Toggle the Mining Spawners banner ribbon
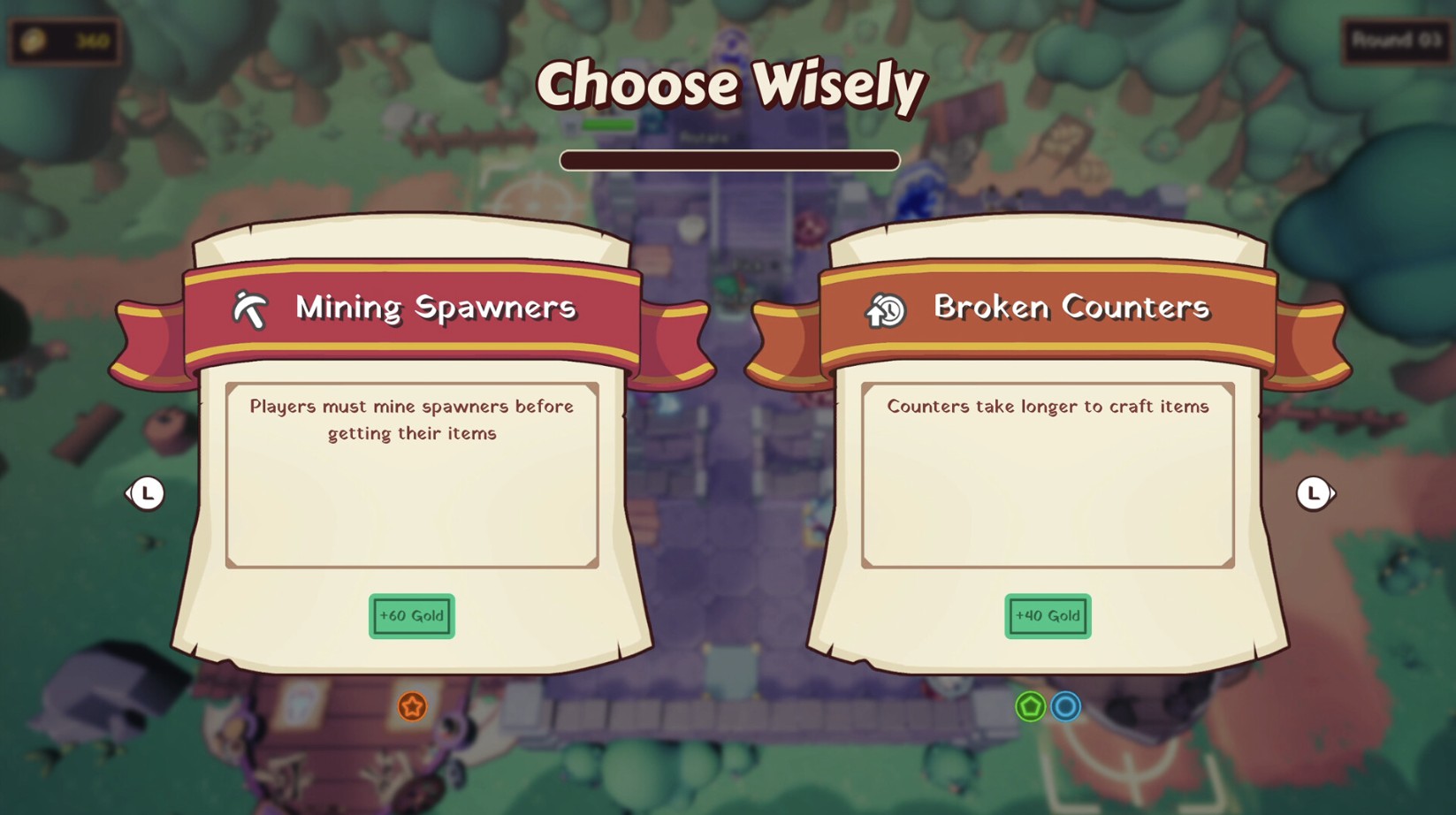 click(411, 309)
